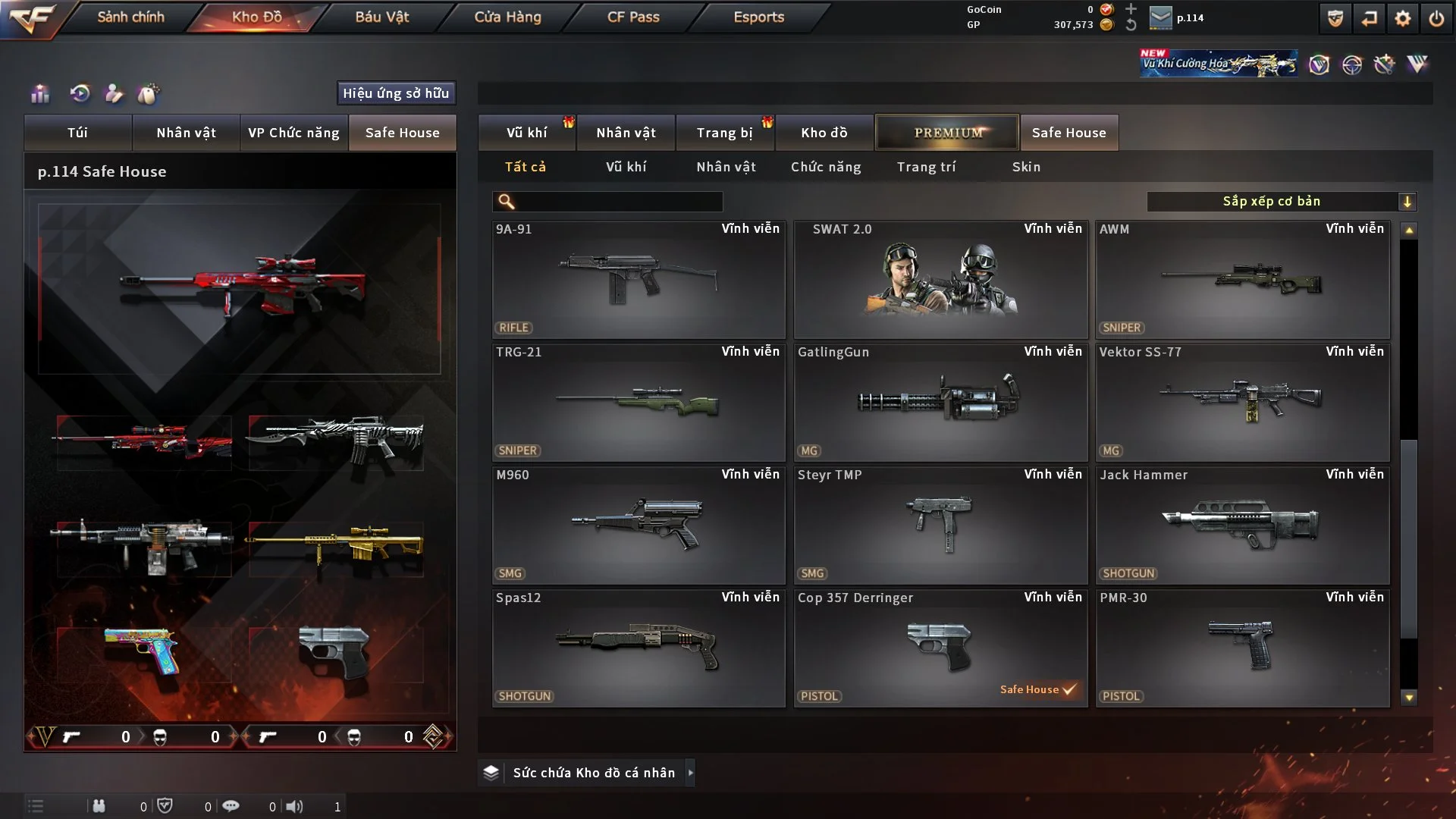Viewport: 1456px width, 819px height.
Task: Choose the SWAT 2.0 character item
Action: pos(940,280)
